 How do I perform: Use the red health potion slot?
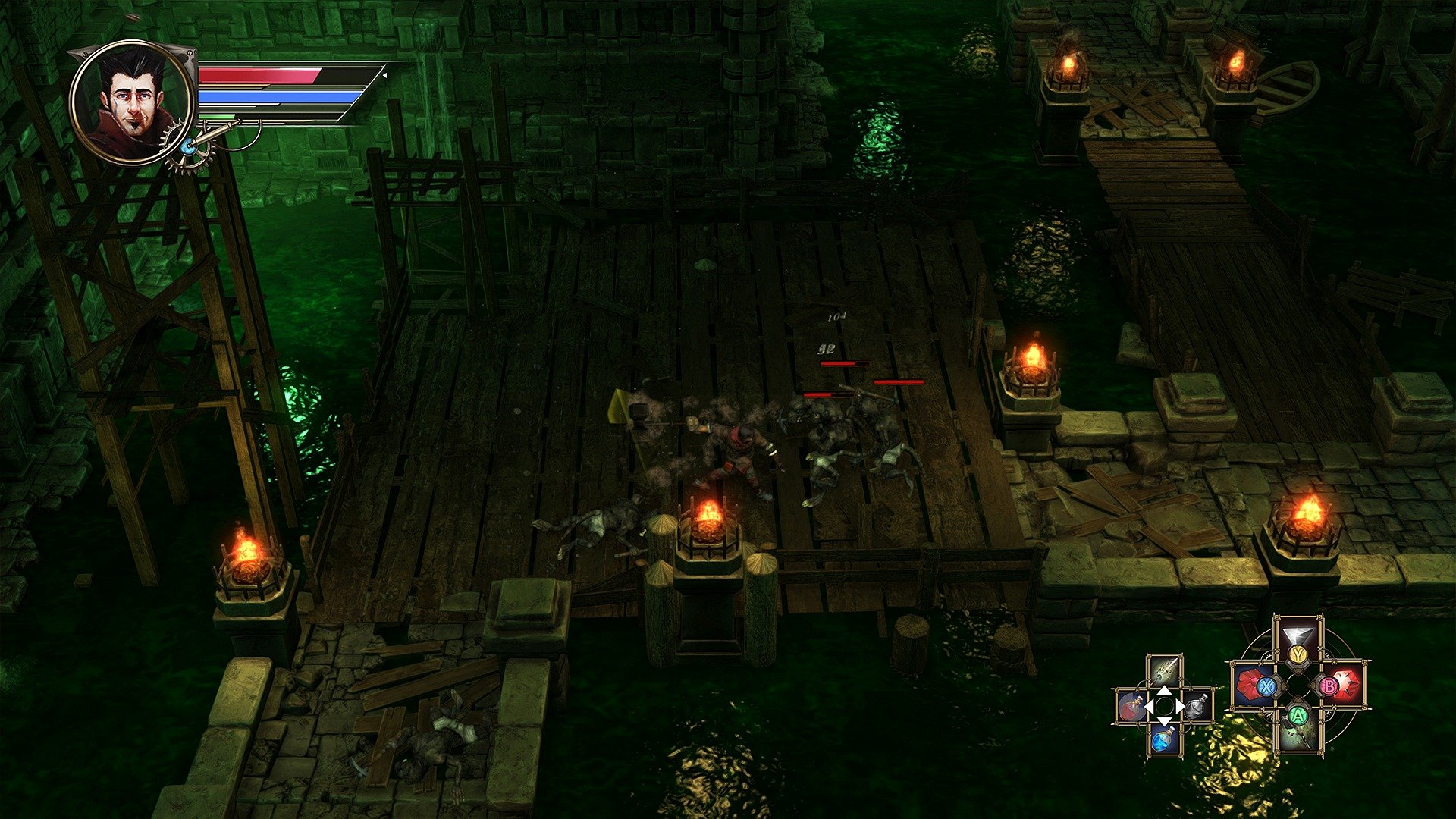pyautogui.click(x=1131, y=707)
